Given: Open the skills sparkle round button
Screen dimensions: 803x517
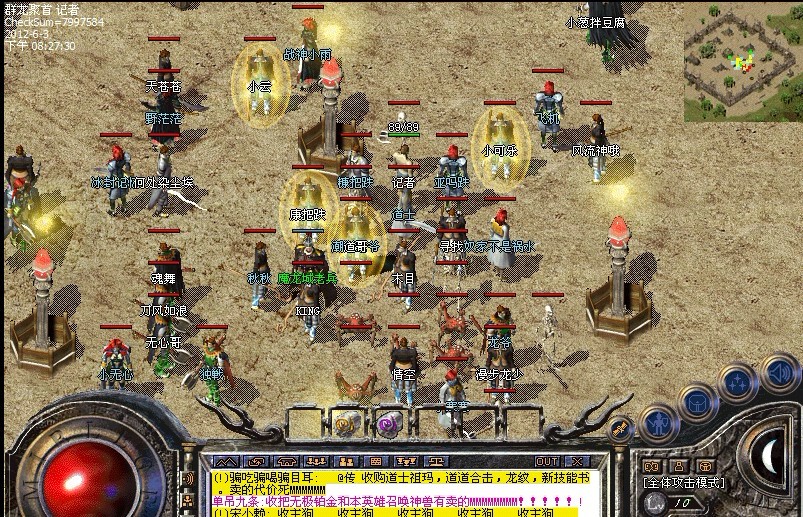Looking at the screenshot, I should click(x=738, y=384).
